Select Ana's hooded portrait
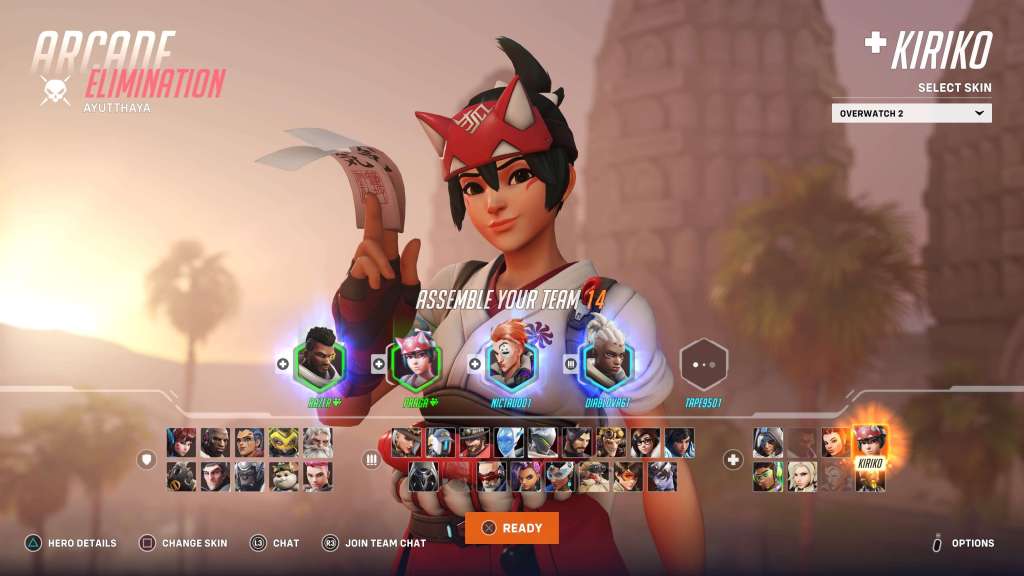 [768, 442]
